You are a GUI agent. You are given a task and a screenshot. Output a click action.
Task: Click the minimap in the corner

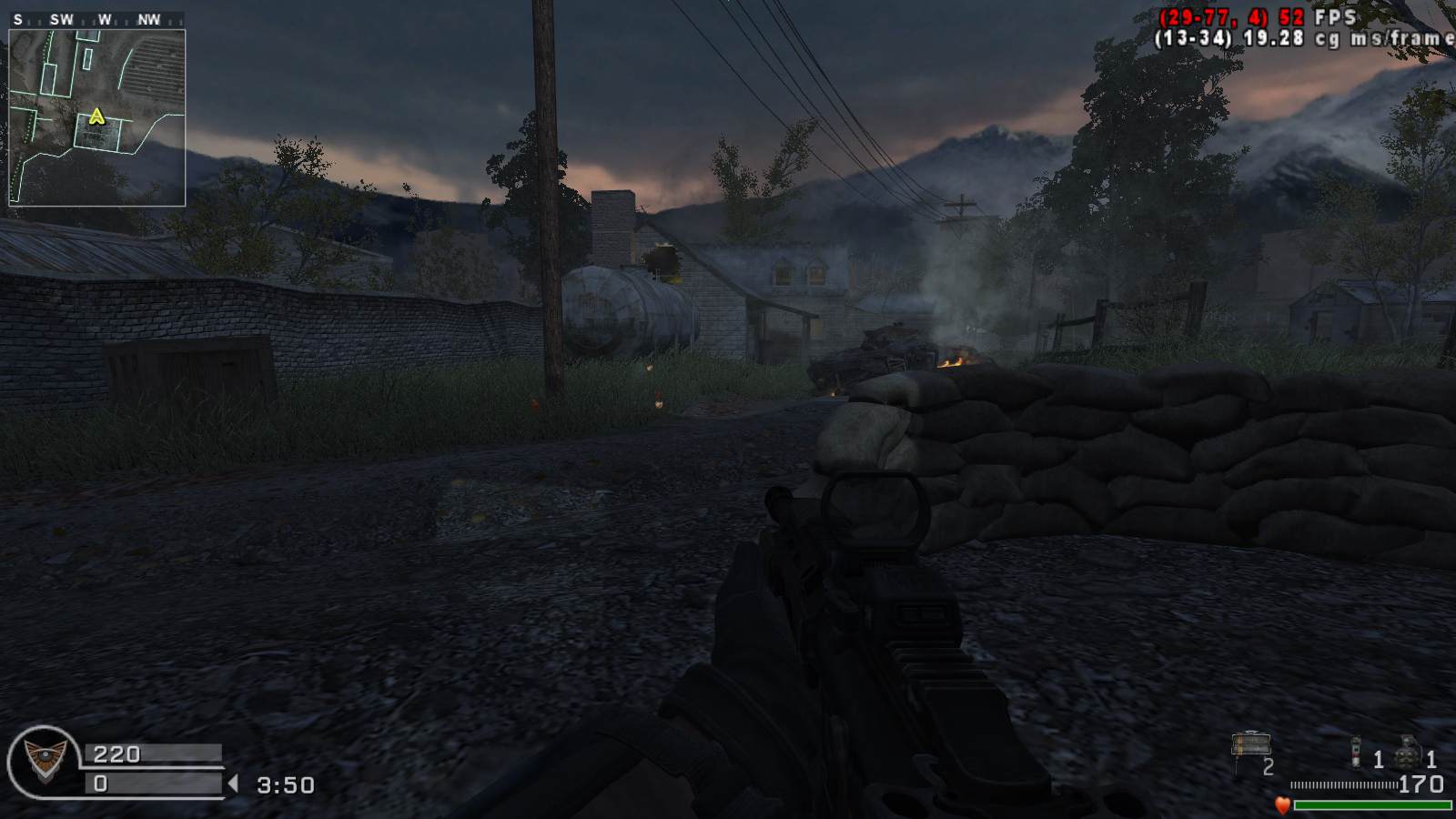[x=97, y=117]
